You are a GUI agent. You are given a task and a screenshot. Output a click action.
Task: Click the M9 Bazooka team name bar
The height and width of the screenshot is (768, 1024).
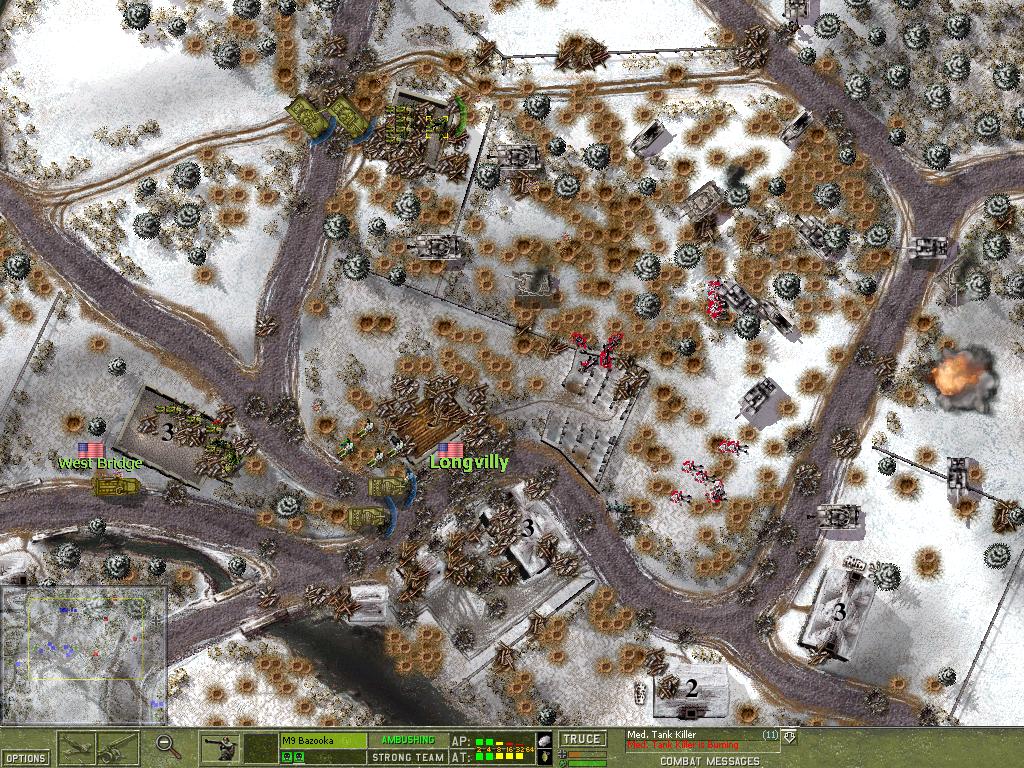point(322,740)
